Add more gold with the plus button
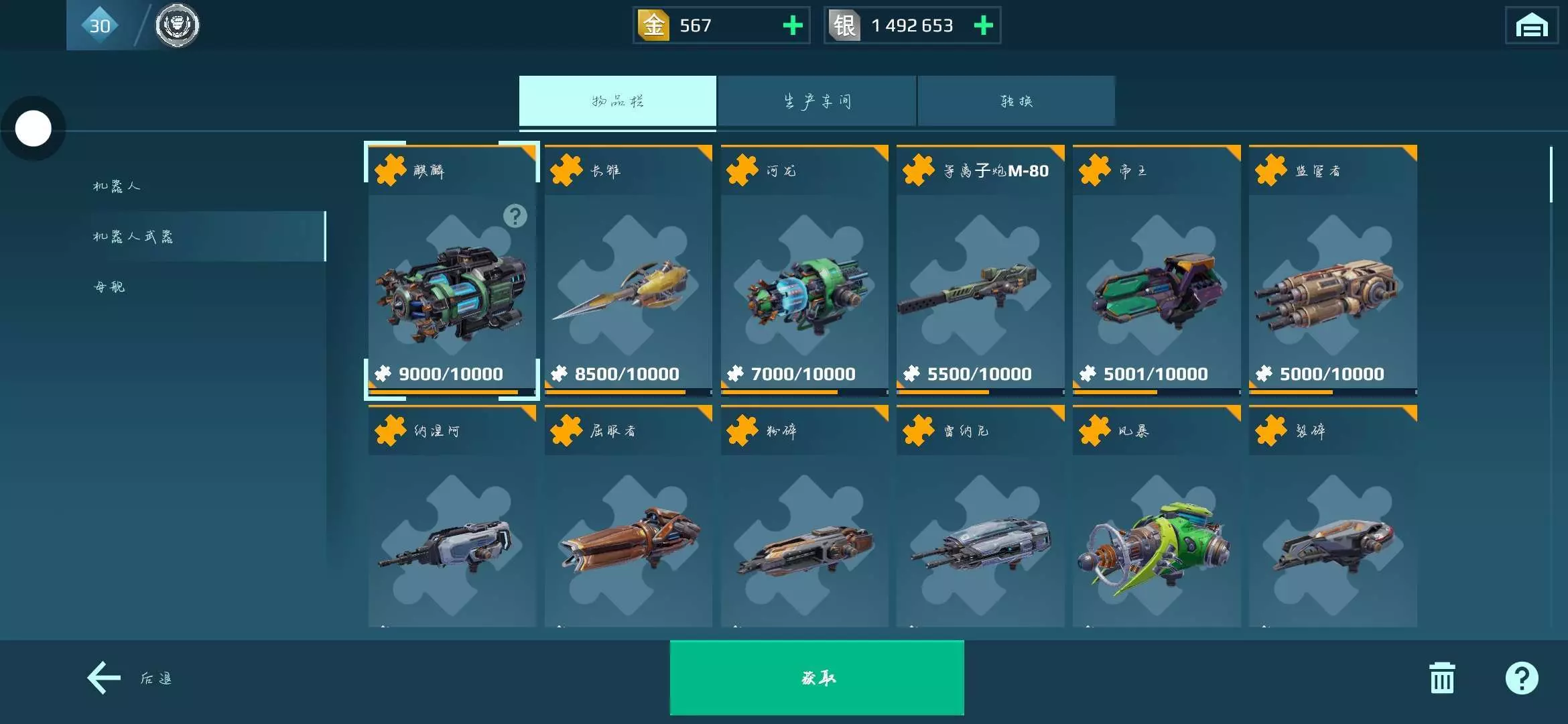The width and height of the screenshot is (1568, 724). (793, 25)
